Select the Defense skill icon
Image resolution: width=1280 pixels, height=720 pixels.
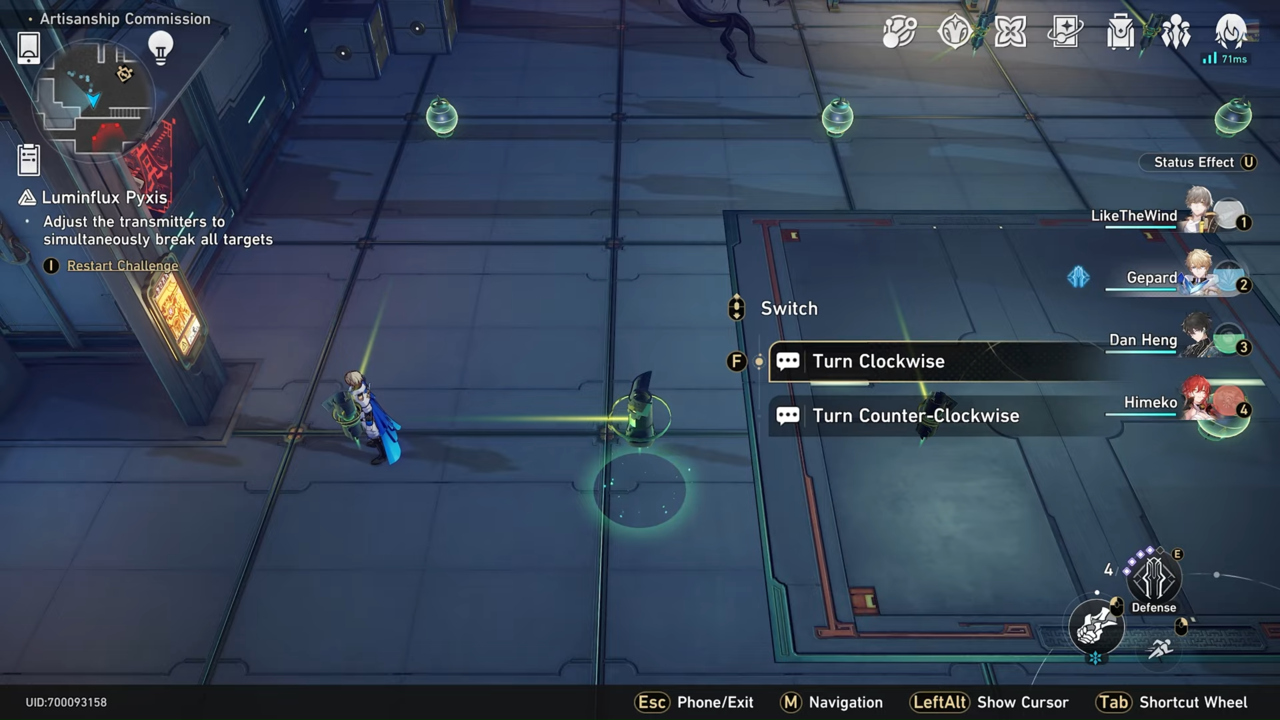tap(1154, 580)
